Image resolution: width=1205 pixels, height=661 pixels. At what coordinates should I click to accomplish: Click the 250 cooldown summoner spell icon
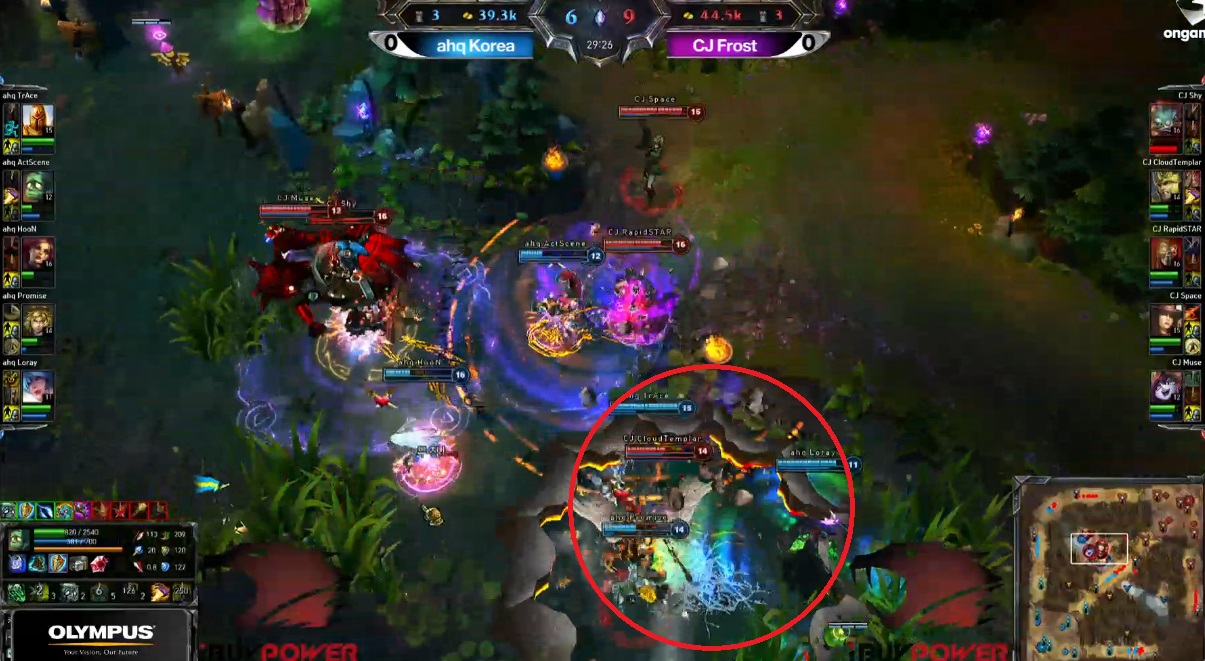(181, 592)
